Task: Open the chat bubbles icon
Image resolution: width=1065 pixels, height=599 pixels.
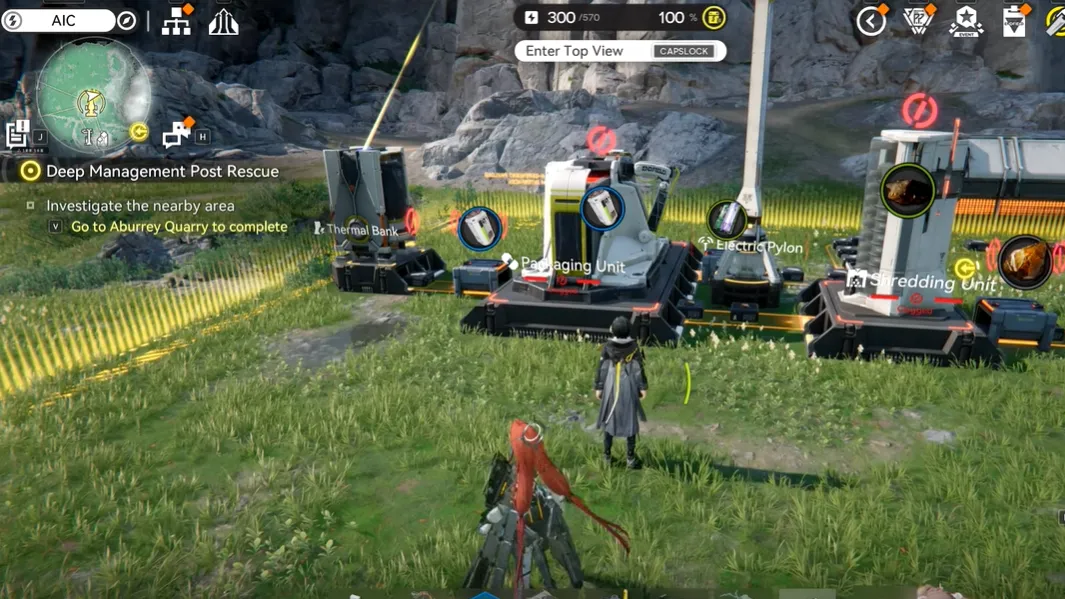Action: [177, 134]
